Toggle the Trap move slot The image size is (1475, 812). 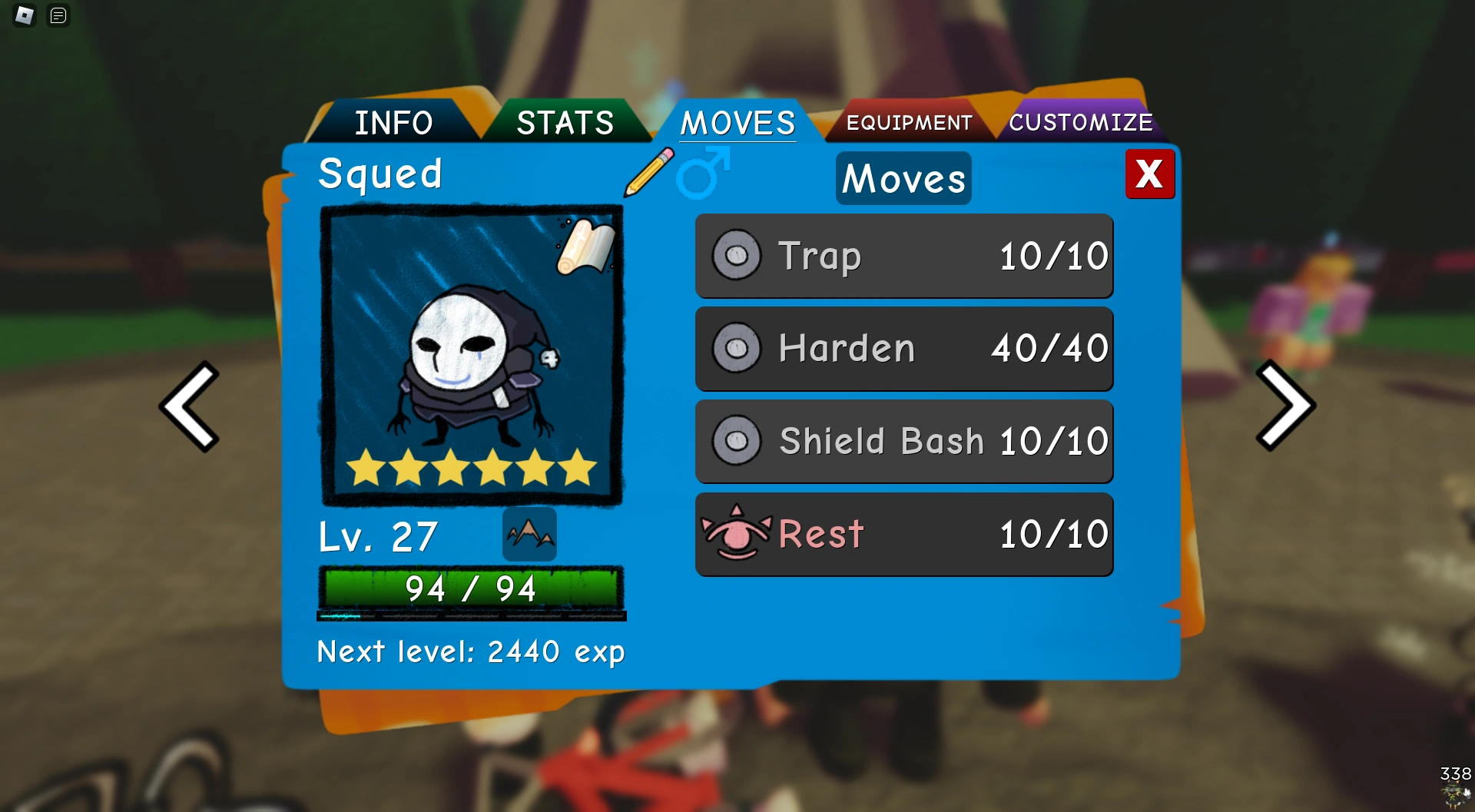(903, 256)
